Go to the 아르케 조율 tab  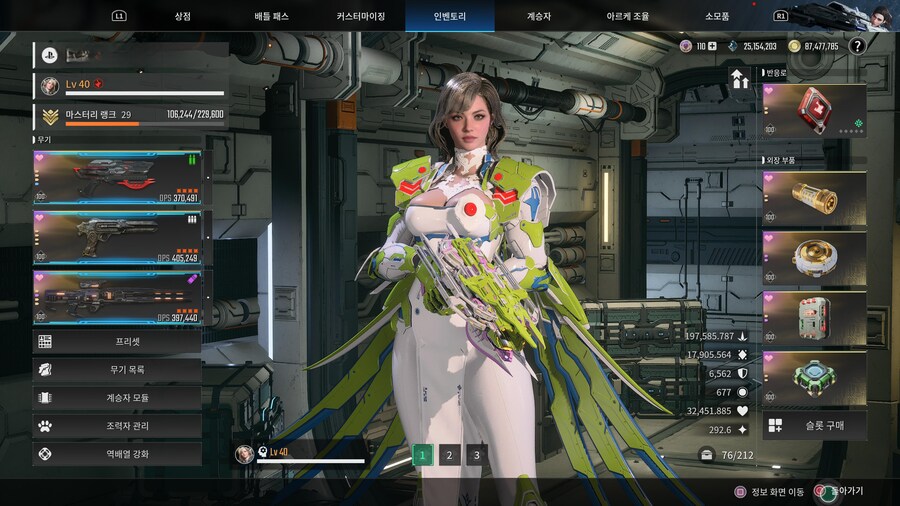coord(627,16)
